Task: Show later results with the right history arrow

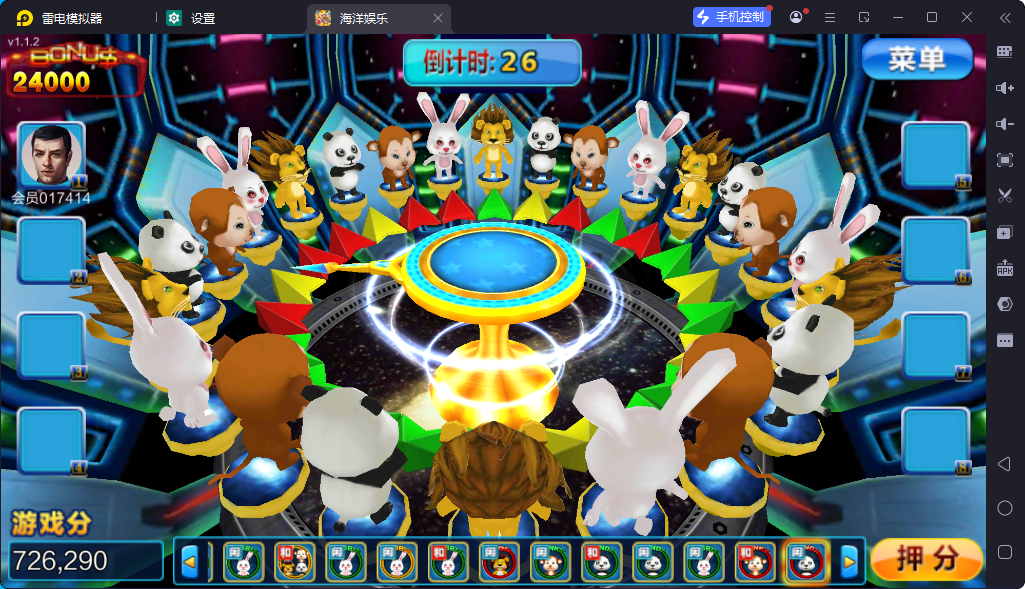Action: pos(849,561)
